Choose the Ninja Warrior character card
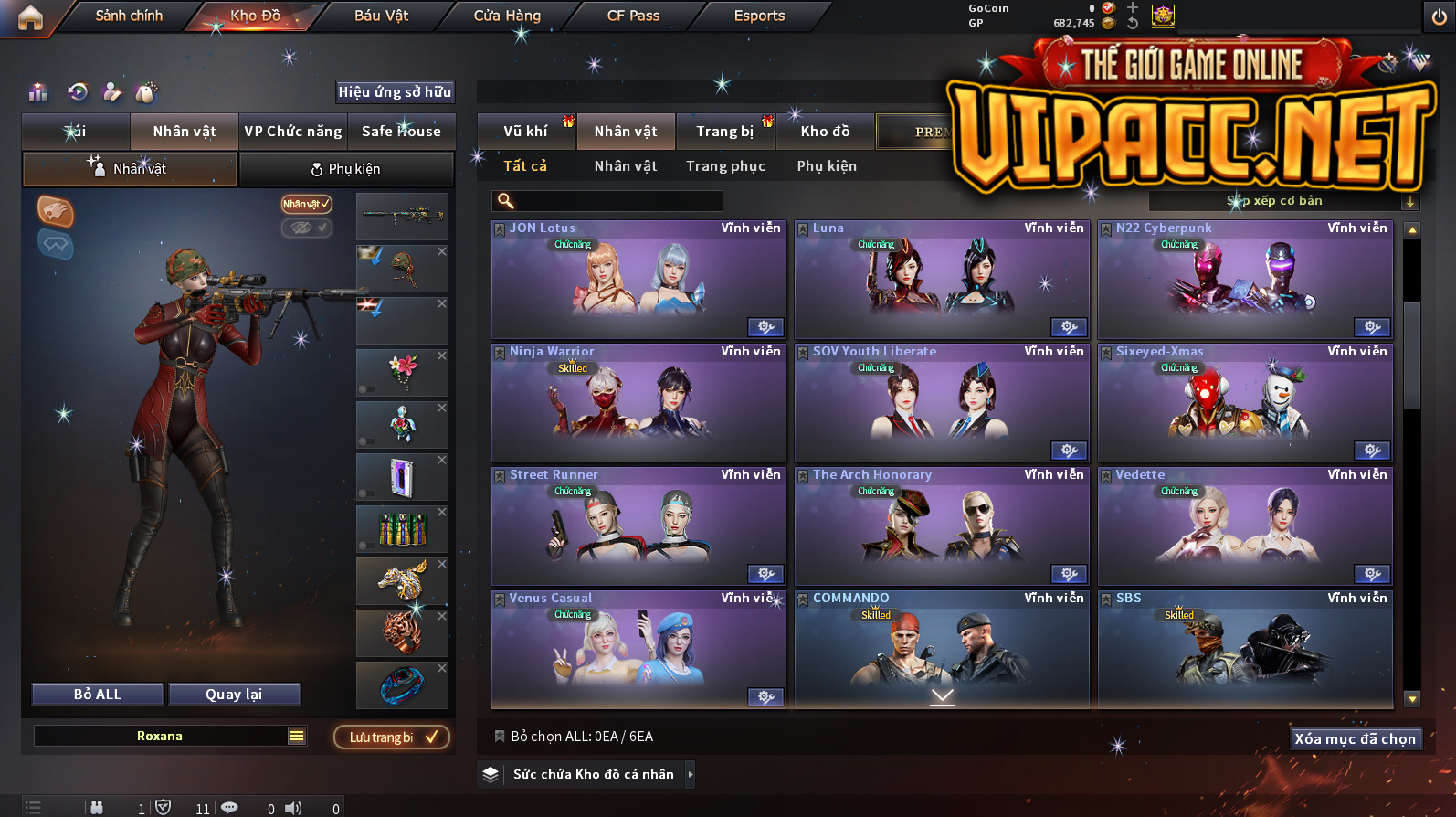The image size is (1456, 817). pos(638,403)
